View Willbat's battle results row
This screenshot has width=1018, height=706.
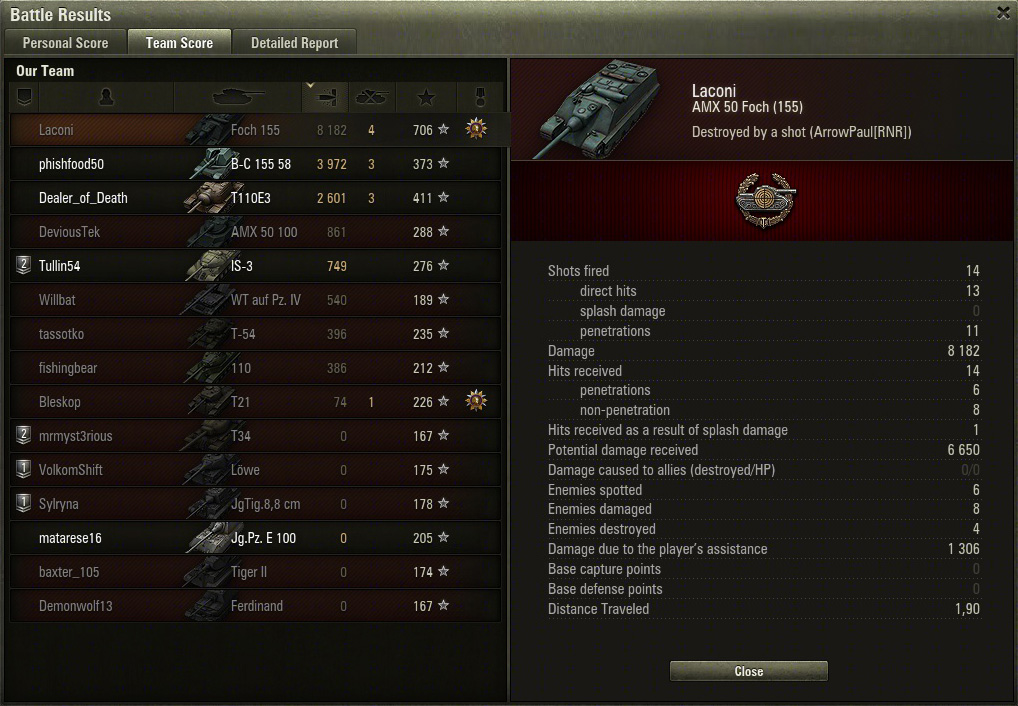57,300
